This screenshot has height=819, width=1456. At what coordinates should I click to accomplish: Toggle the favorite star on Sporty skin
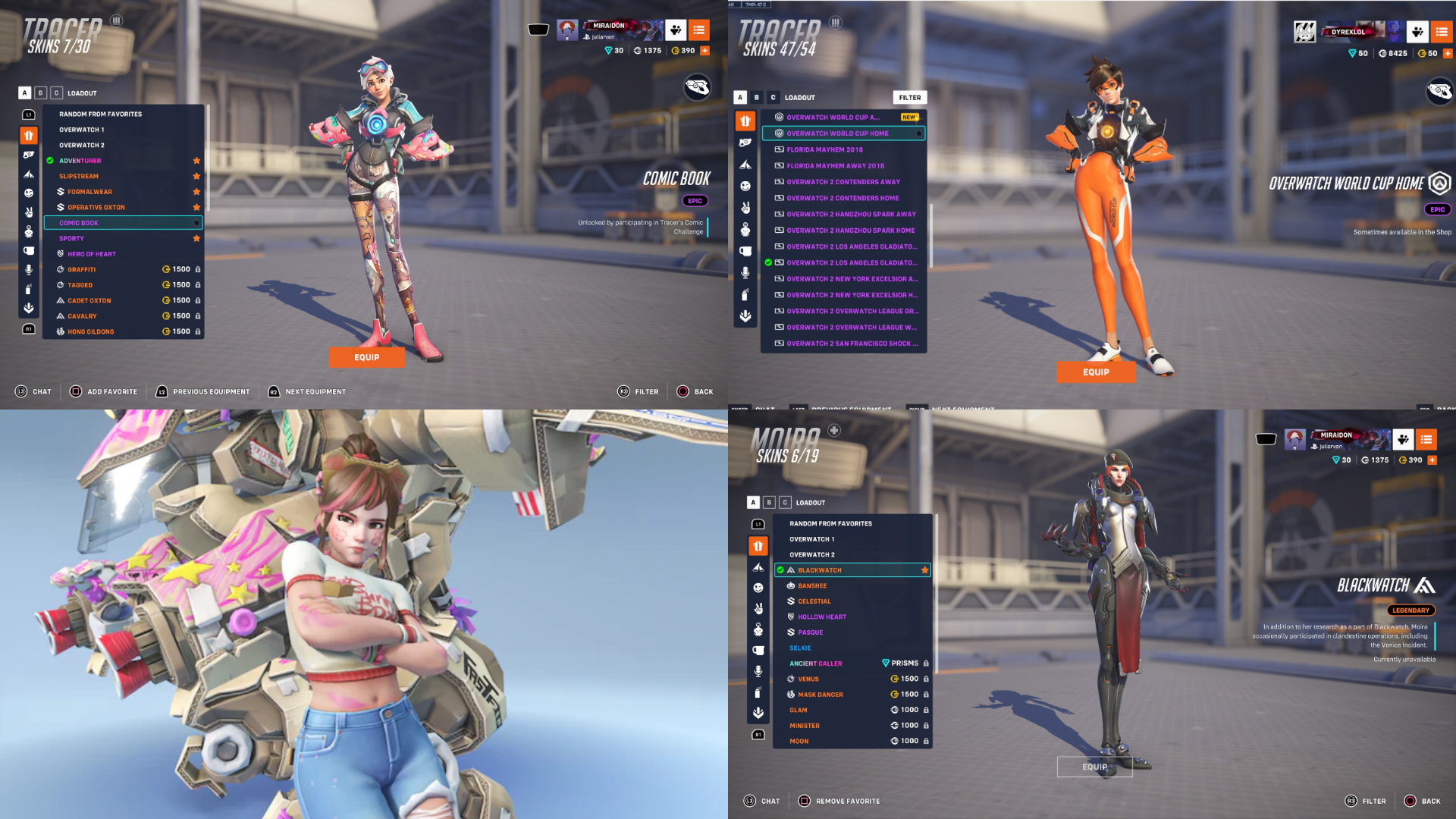click(x=196, y=238)
